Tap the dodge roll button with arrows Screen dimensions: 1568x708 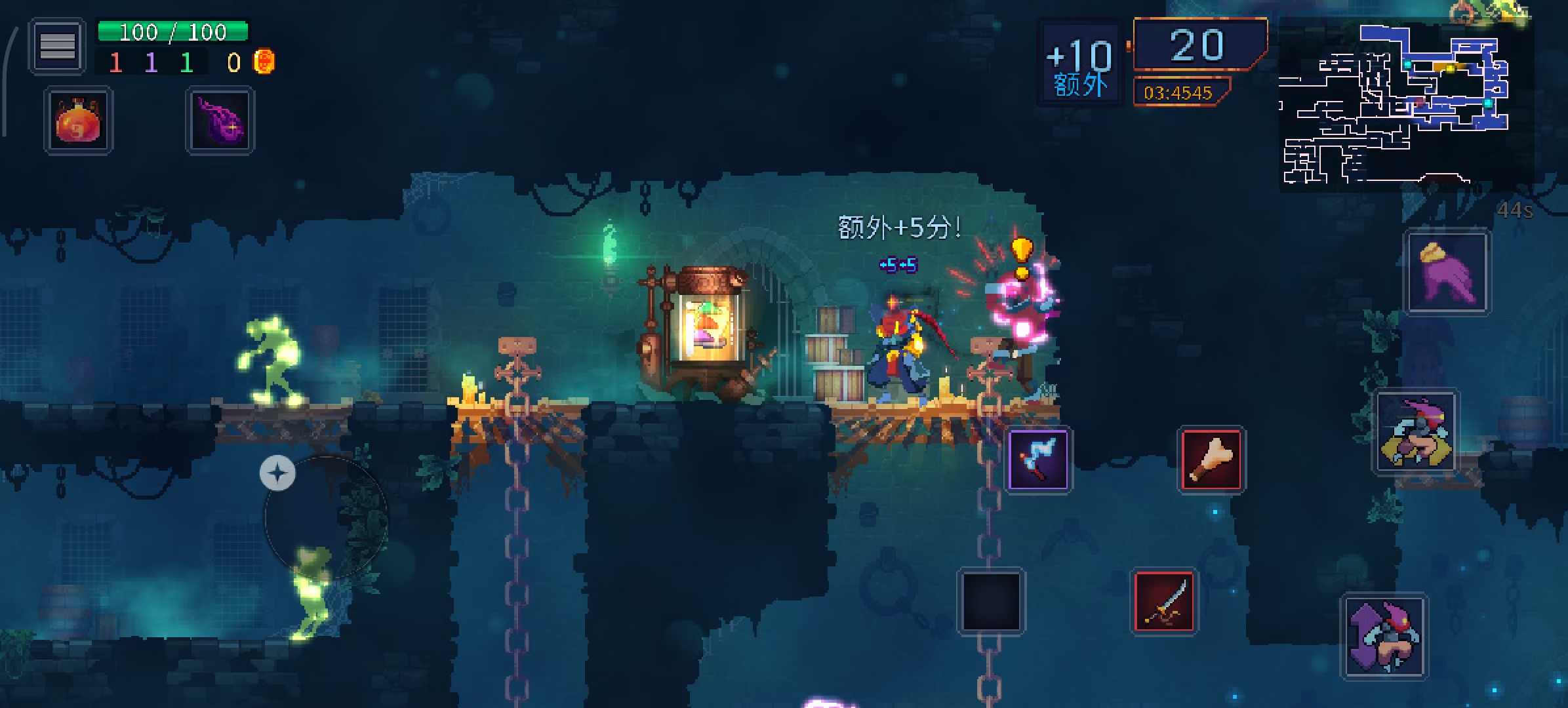(x=1384, y=636)
